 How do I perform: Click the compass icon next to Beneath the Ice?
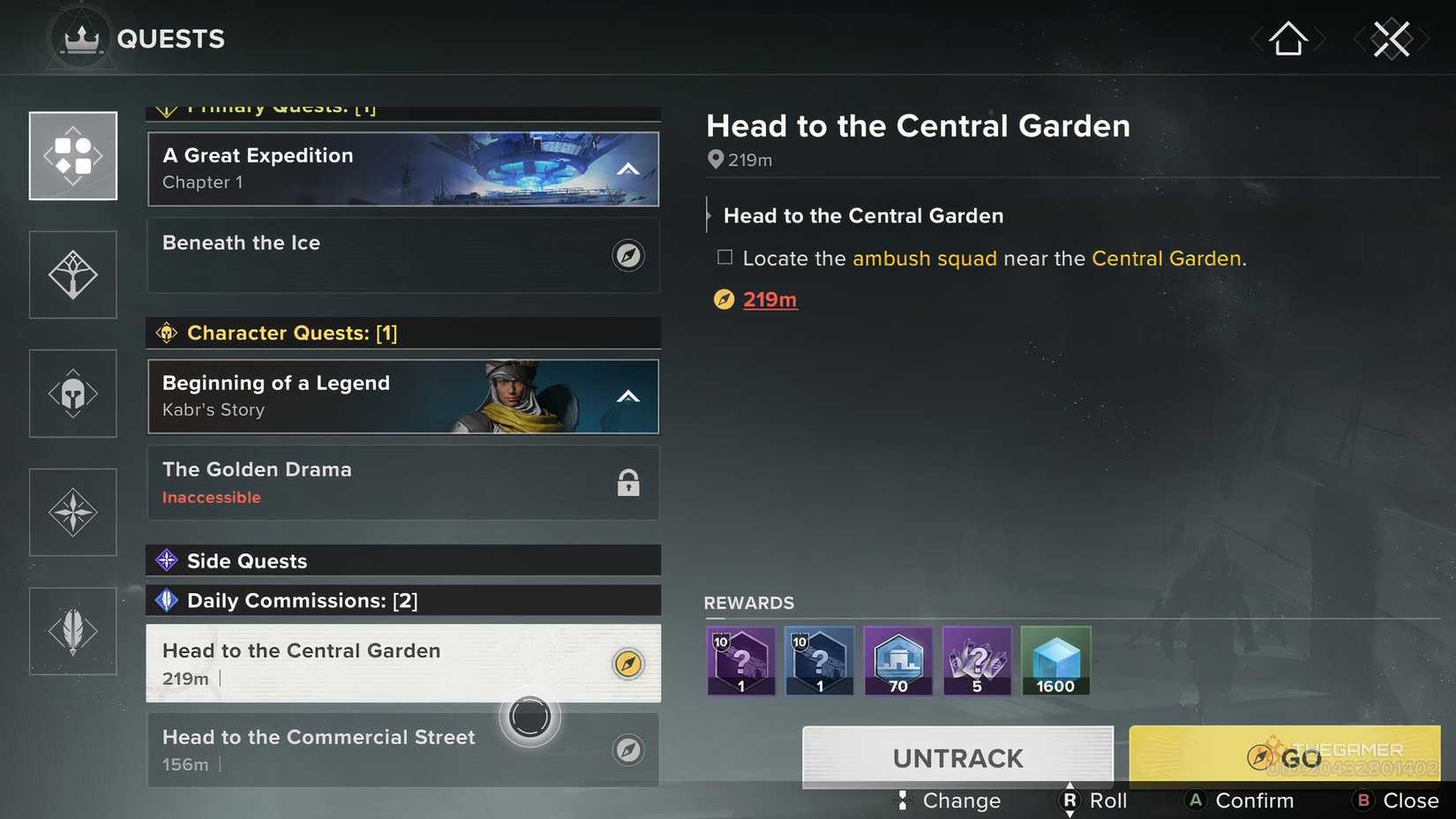pos(628,254)
